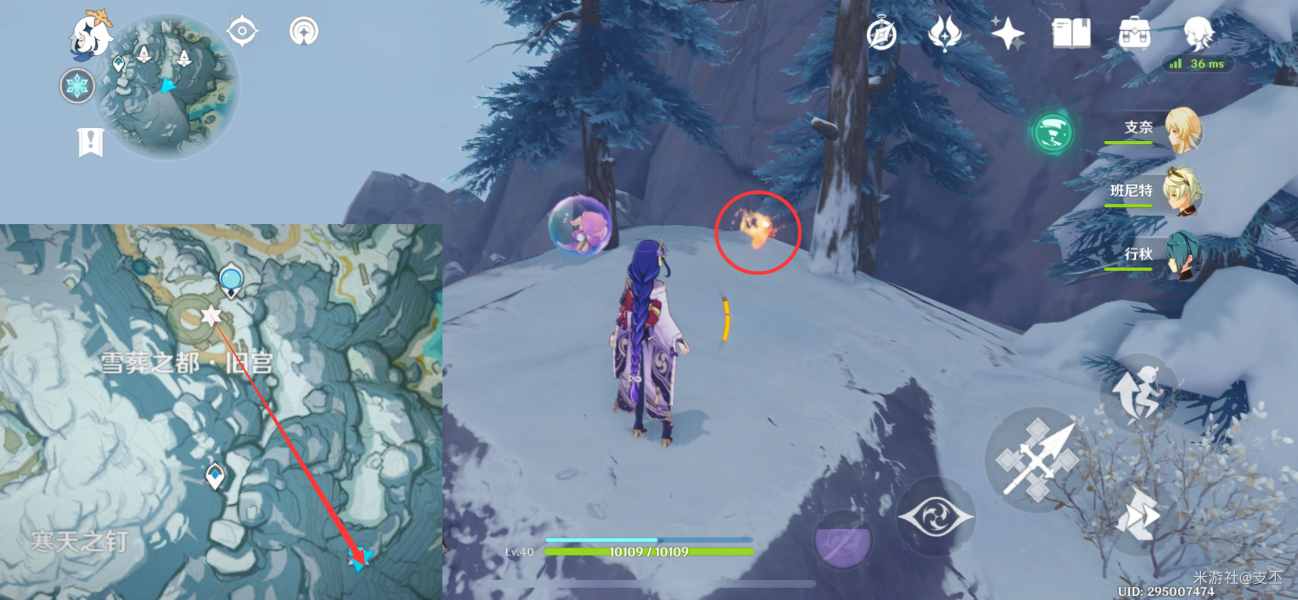Open the quest banner with exclamation mark
1298x600 pixels.
coord(91,142)
